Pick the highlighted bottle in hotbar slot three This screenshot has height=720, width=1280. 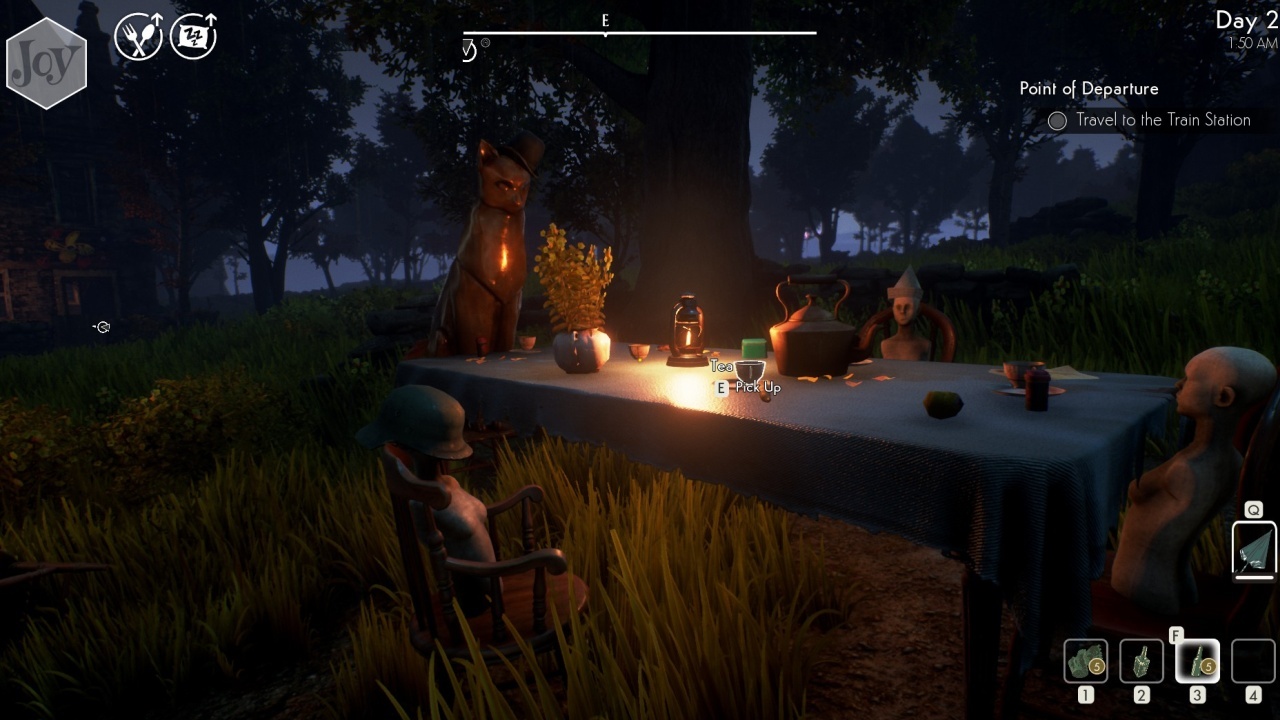coord(1196,661)
